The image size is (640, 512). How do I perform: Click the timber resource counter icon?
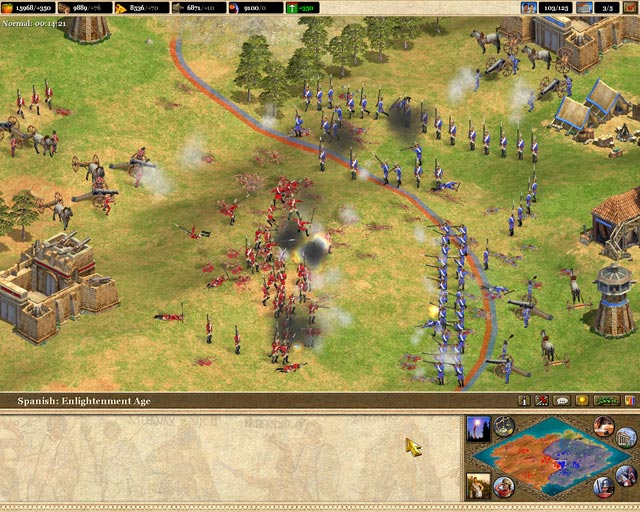pyautogui.click(x=65, y=8)
